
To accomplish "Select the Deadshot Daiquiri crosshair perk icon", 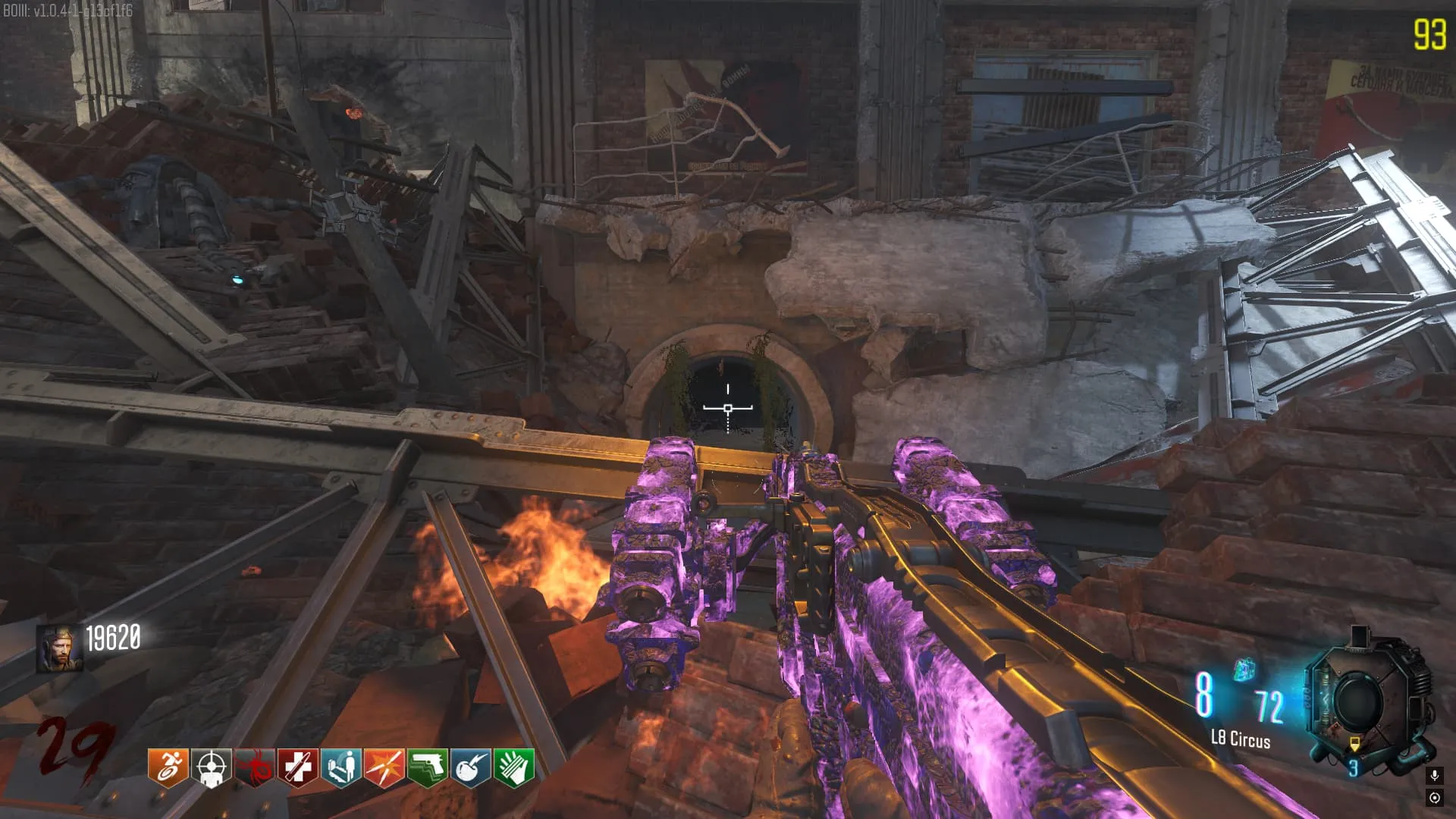I will coord(212,767).
